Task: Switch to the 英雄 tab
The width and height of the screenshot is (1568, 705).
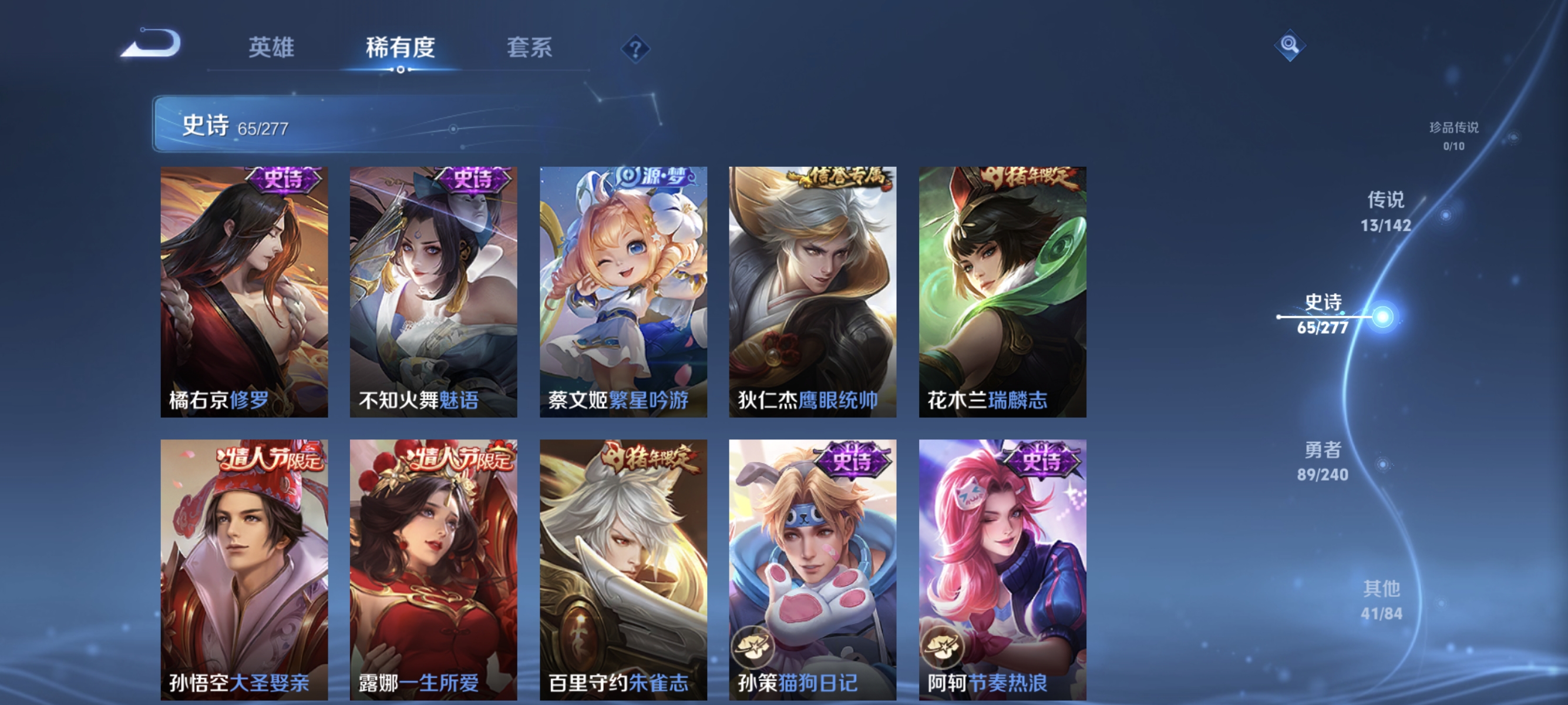Action: [x=272, y=49]
